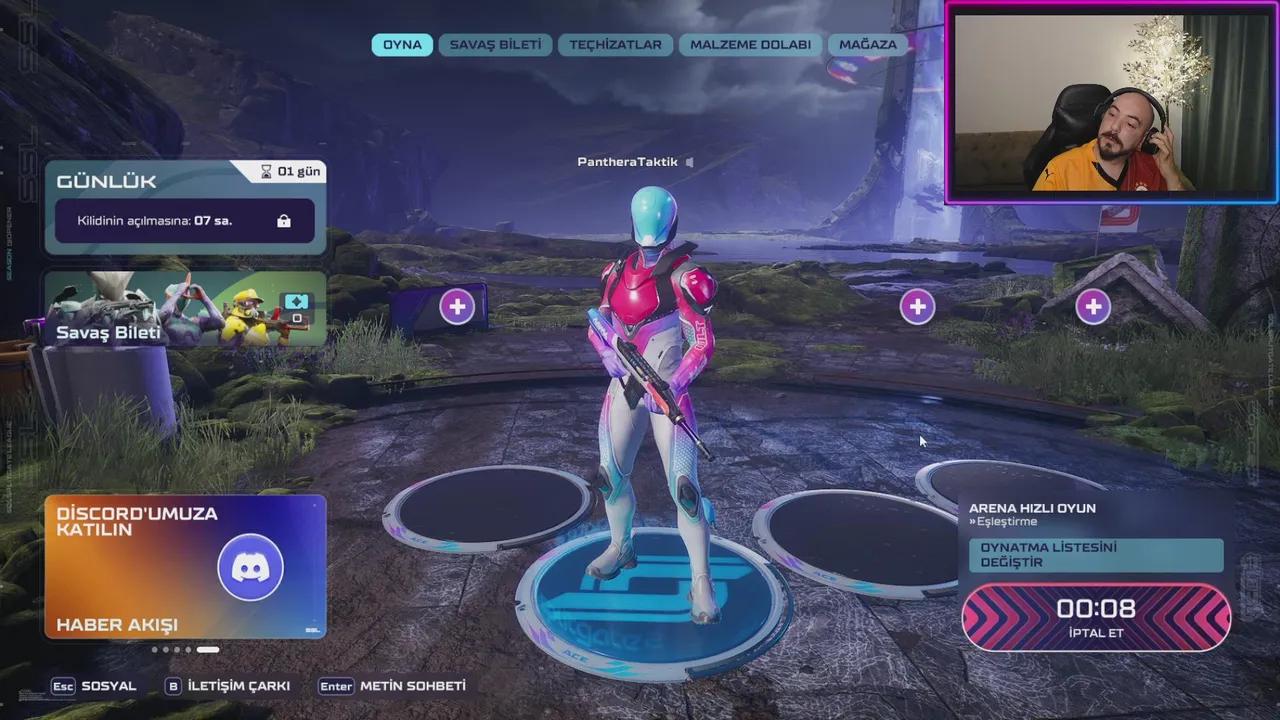Screen dimensions: 1280x720
Task: Click the Discord logo on the Haber Akışı card
Action: (x=250, y=567)
